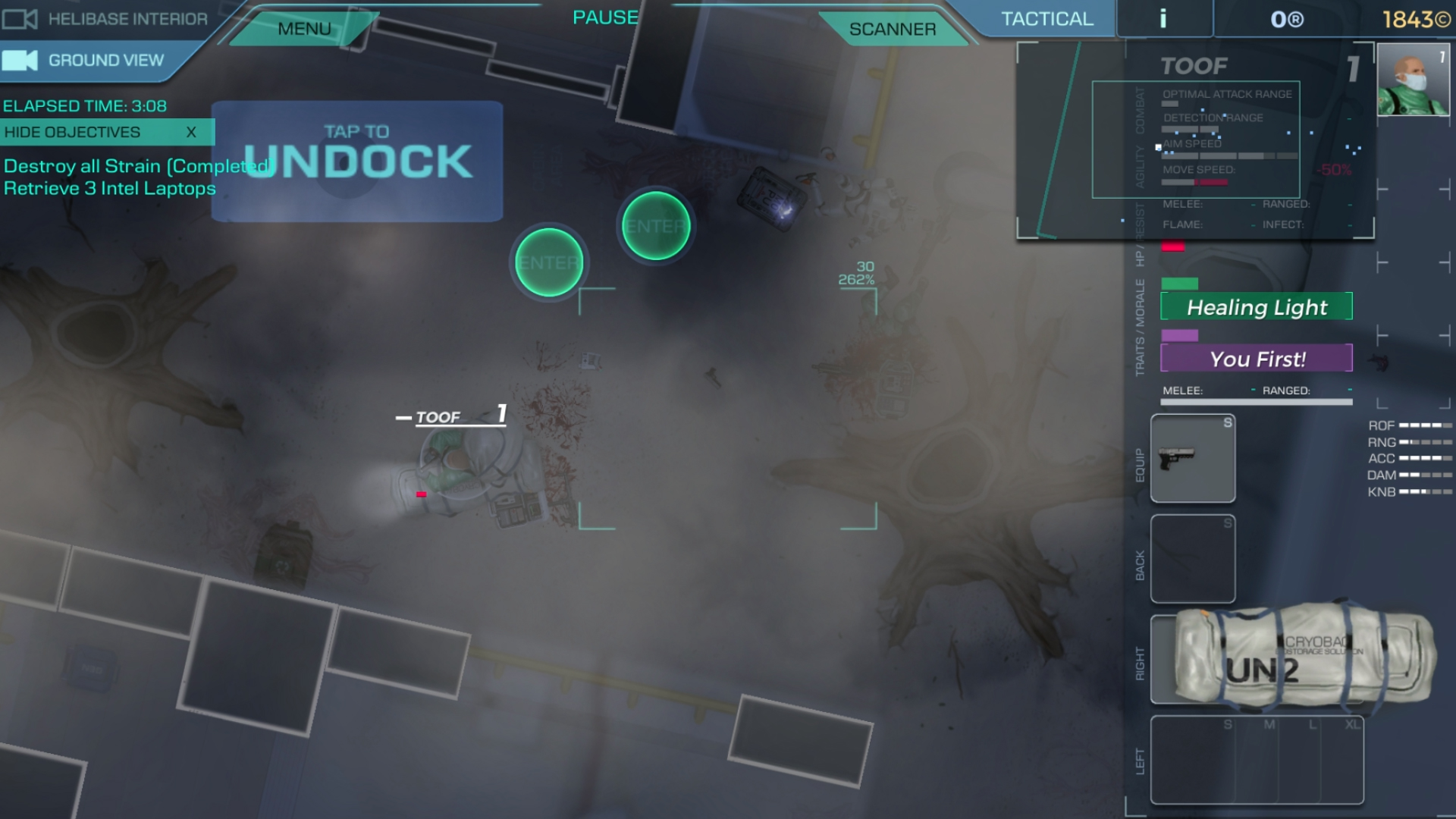Image resolution: width=1456 pixels, height=819 pixels.
Task: Toggle the Scanner overlay
Action: tap(893, 29)
